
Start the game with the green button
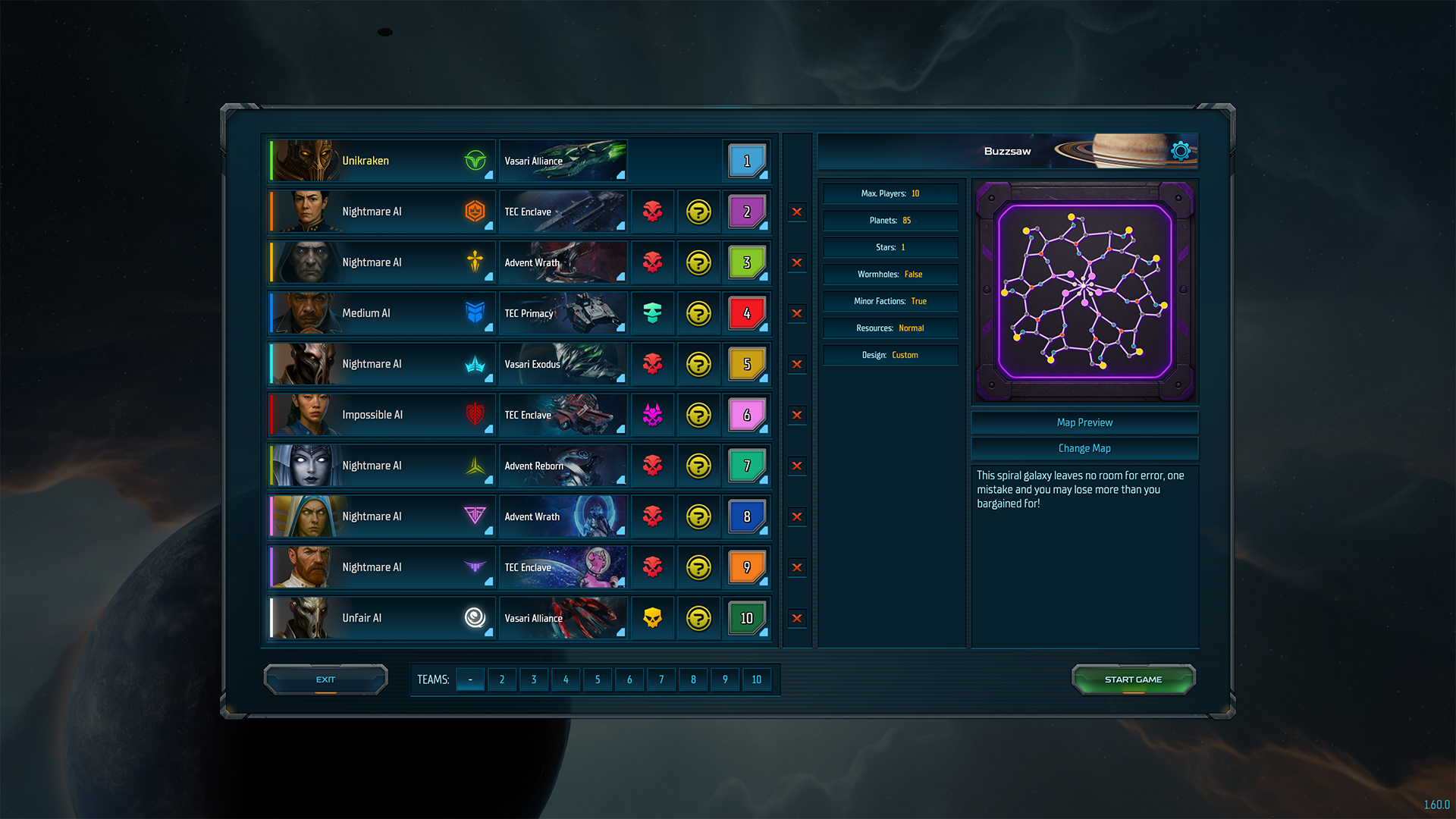pos(1133,679)
